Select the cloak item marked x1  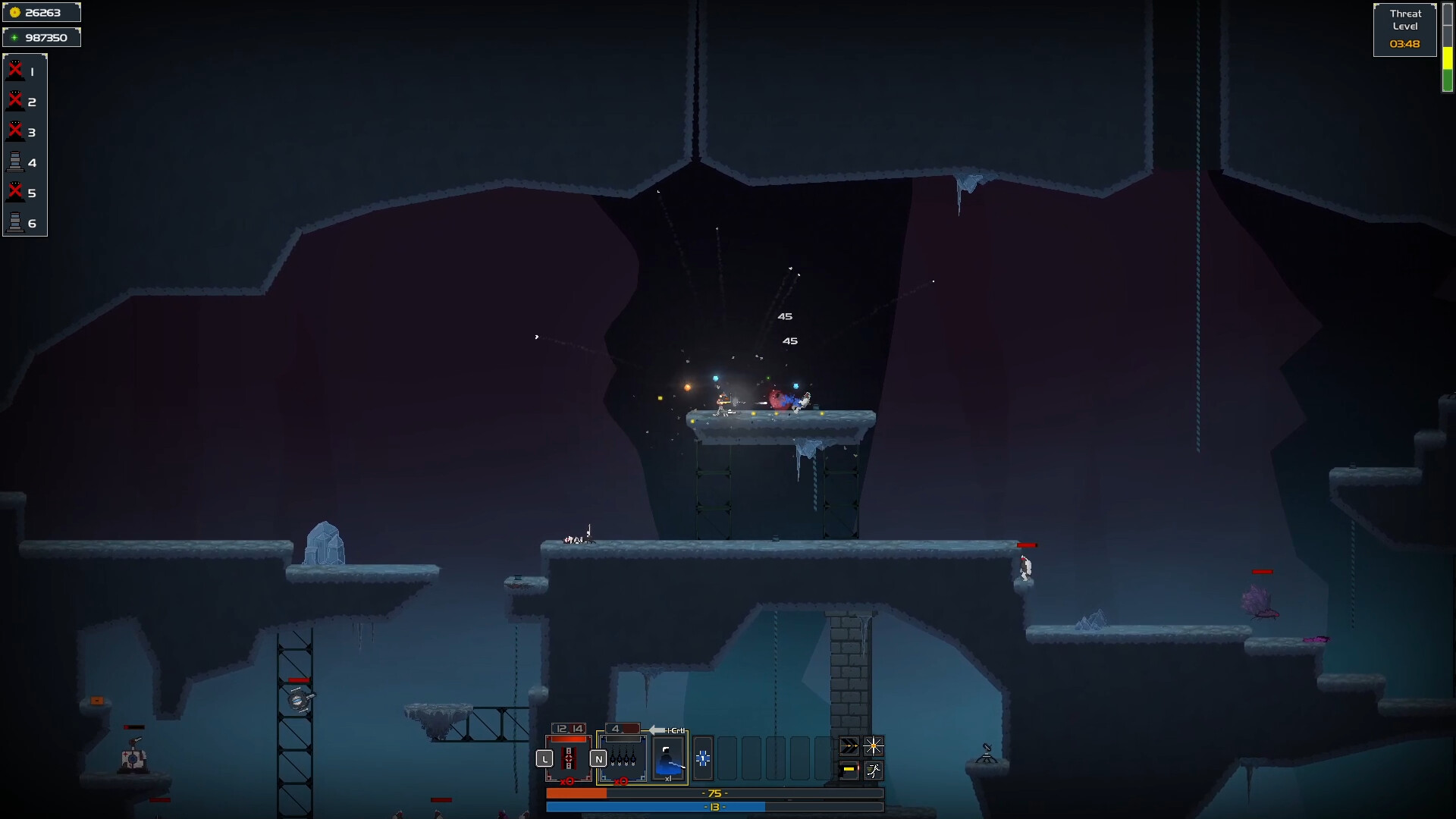click(x=668, y=758)
